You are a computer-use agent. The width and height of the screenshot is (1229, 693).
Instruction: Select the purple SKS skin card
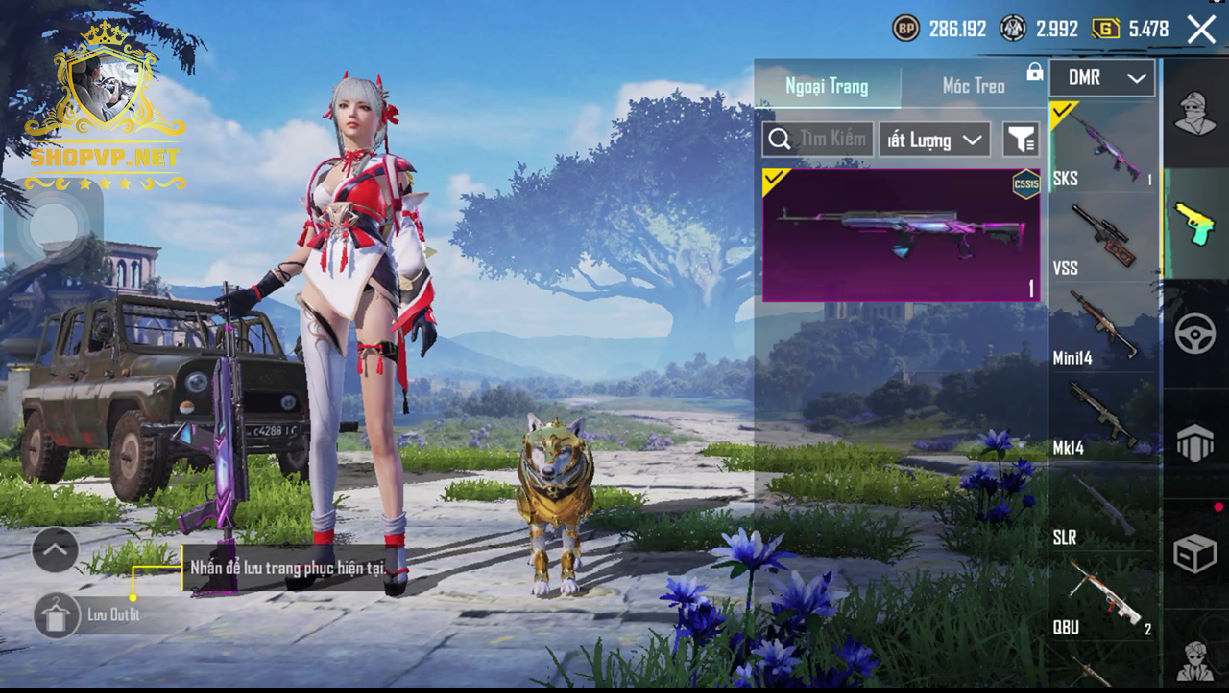901,234
